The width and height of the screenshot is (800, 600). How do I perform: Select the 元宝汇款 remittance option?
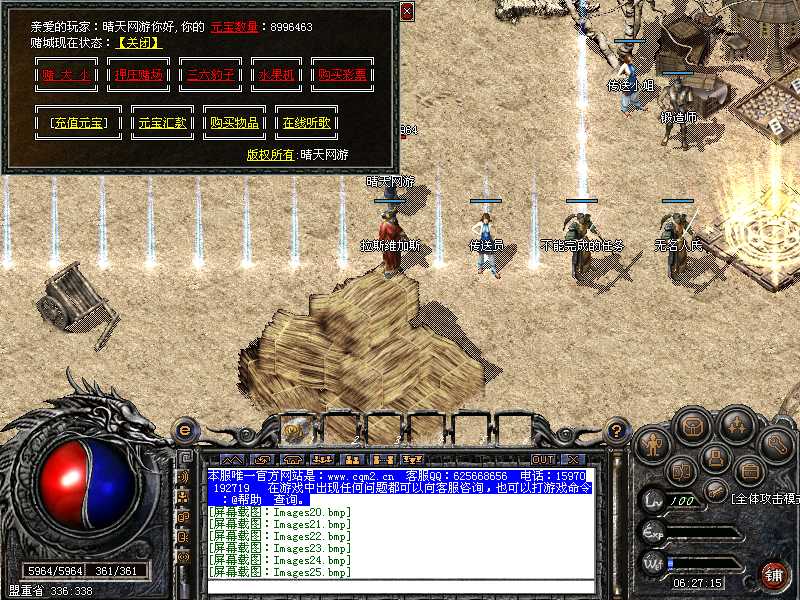(x=163, y=123)
